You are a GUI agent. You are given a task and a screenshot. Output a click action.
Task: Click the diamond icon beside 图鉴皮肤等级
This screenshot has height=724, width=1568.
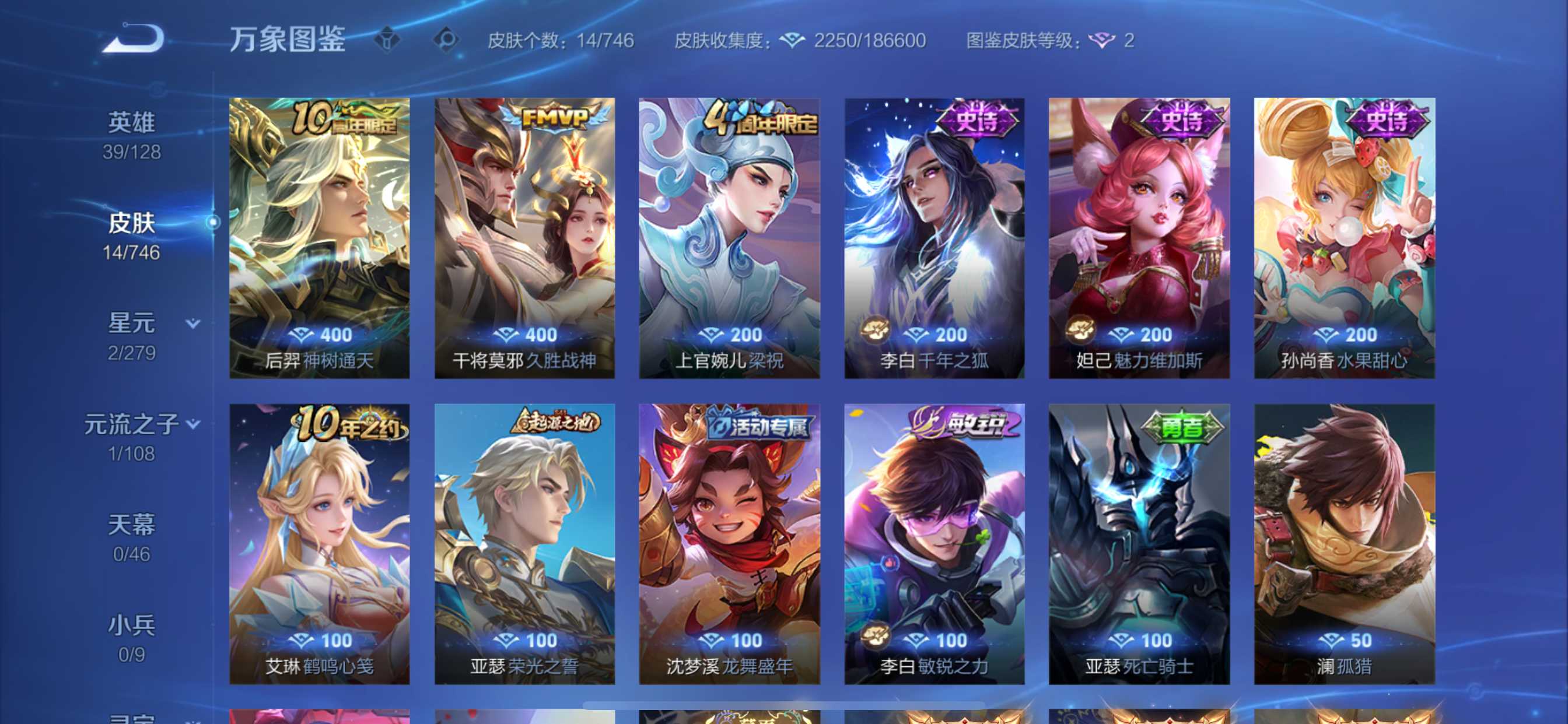[x=1103, y=41]
